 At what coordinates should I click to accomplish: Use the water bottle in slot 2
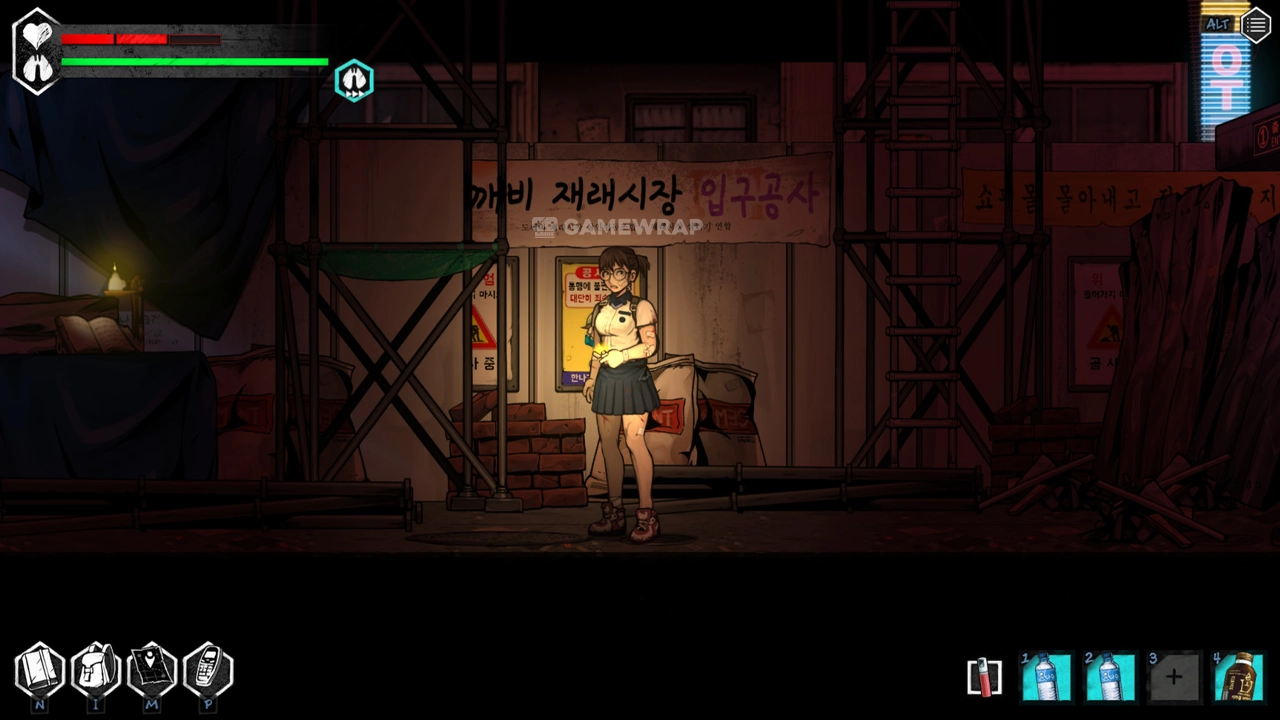coord(1110,677)
